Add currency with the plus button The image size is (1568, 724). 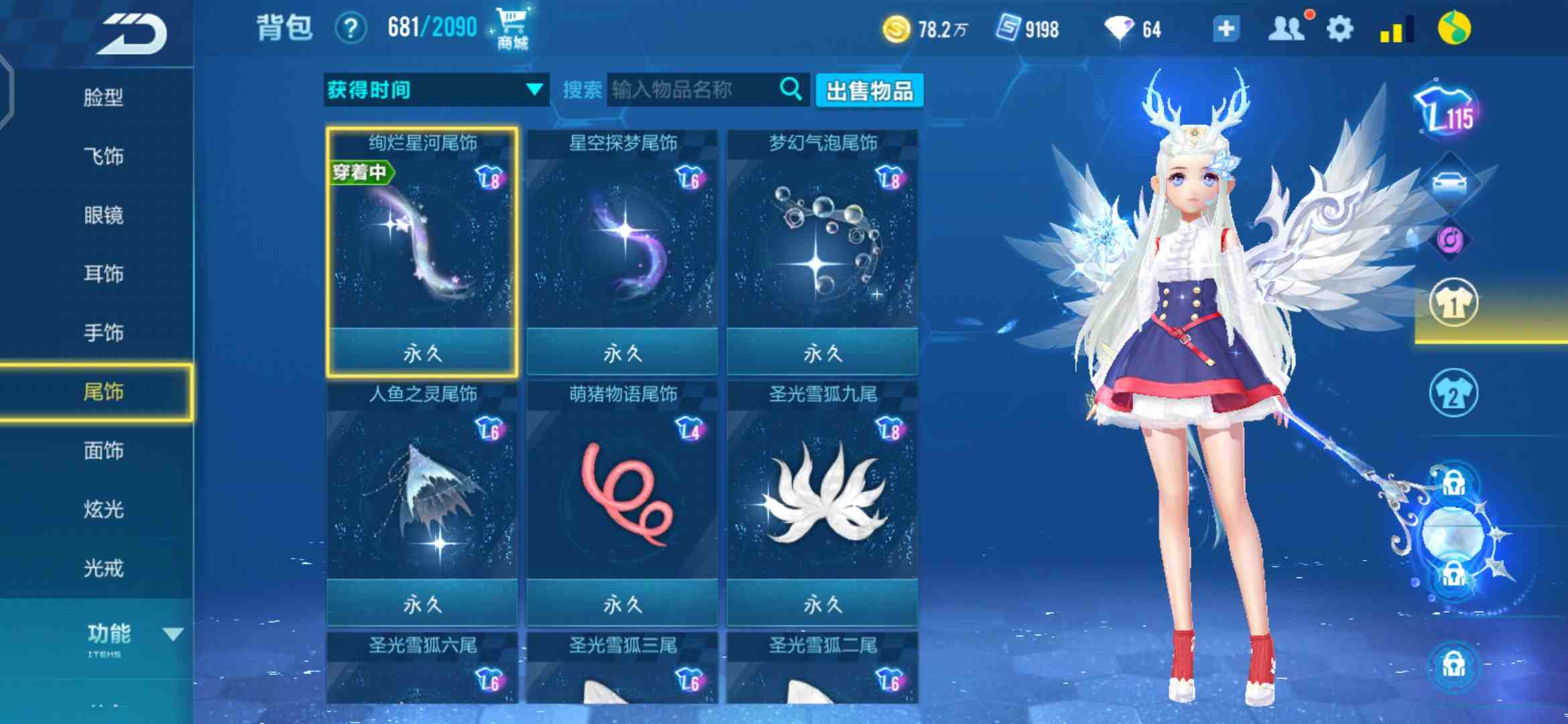click(x=1226, y=29)
